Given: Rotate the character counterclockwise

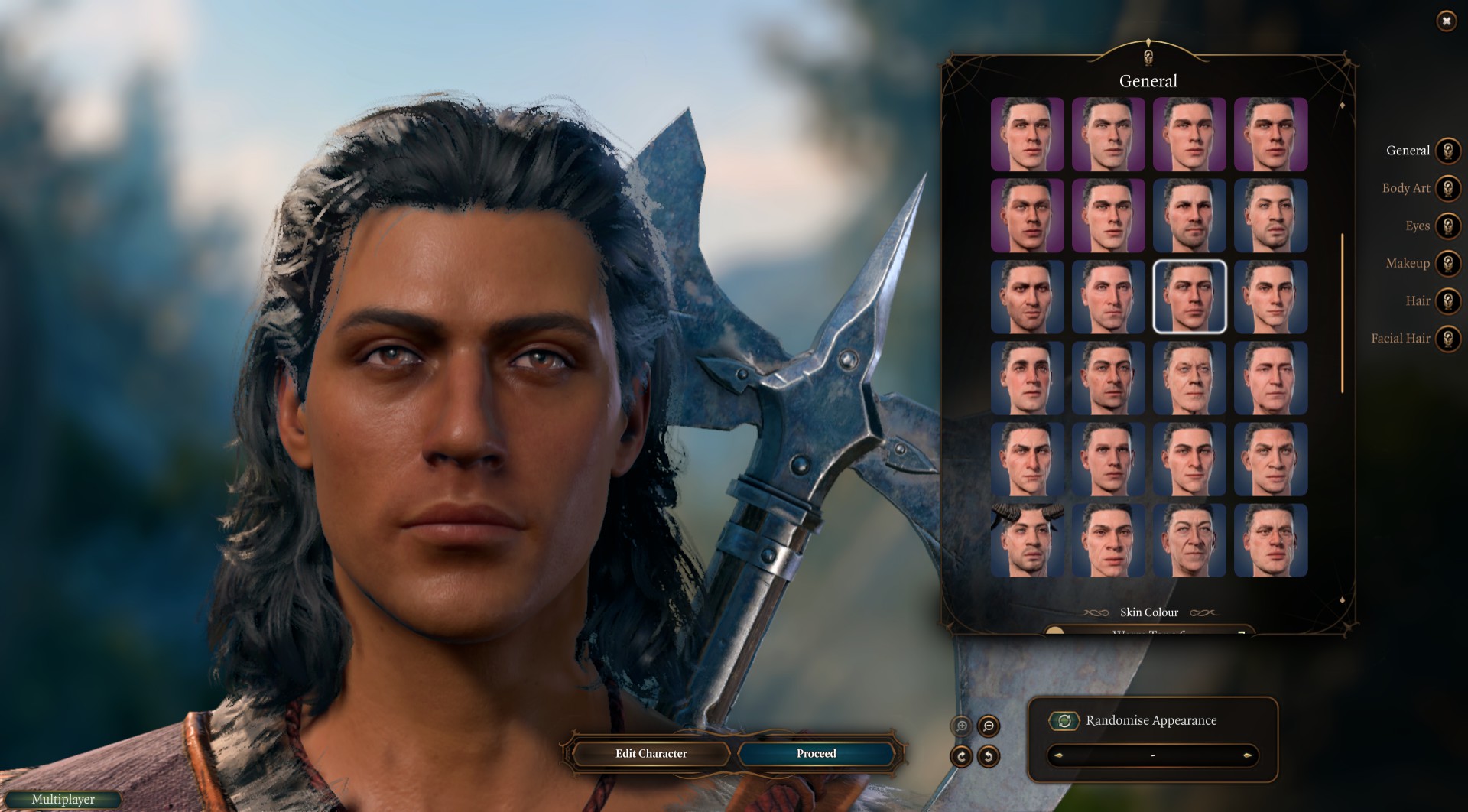Looking at the screenshot, I should tap(989, 757).
